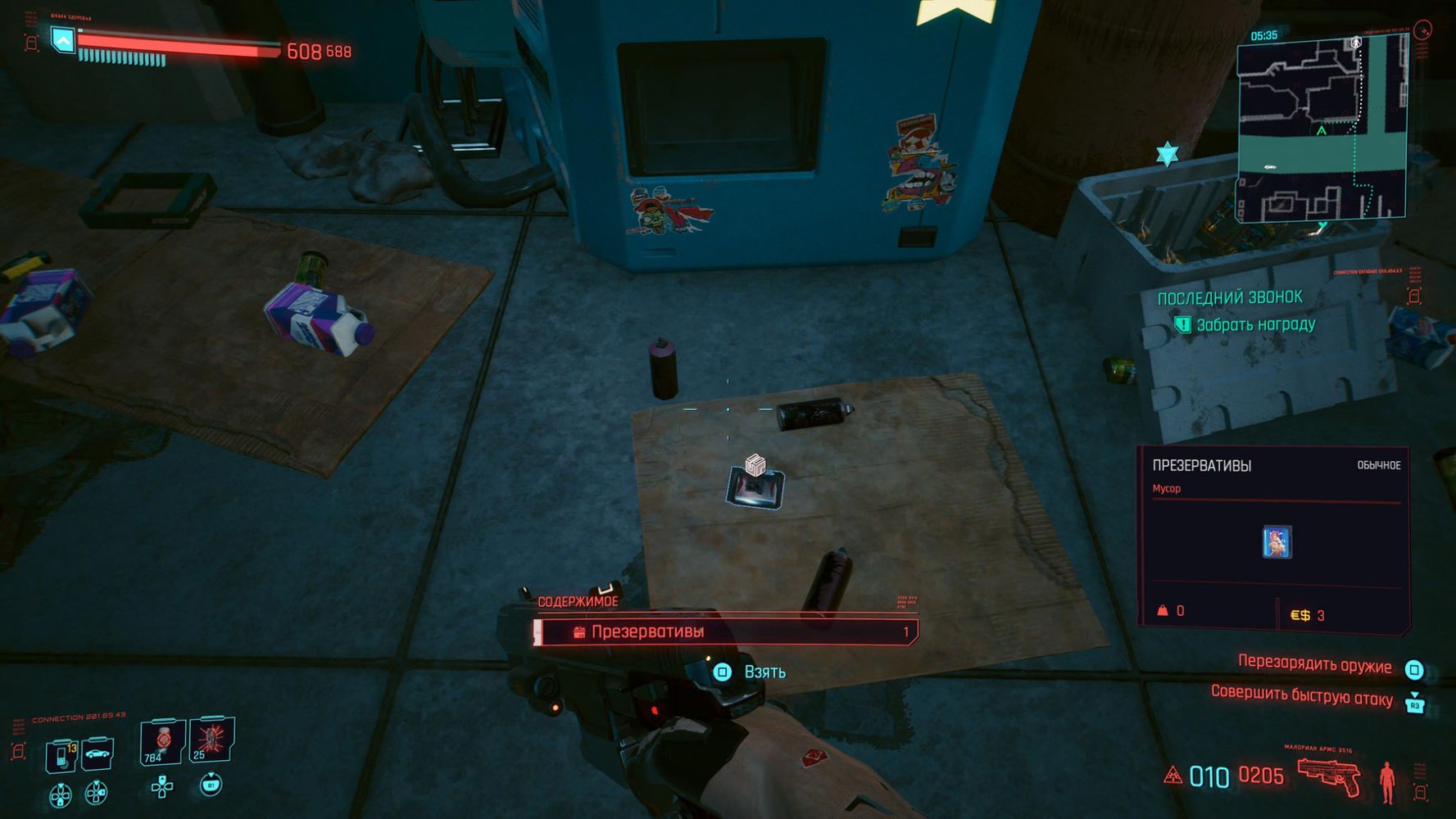Click the condom item thumbnail in tooltip
Image resolution: width=1456 pixels, height=819 pixels.
(x=1277, y=542)
